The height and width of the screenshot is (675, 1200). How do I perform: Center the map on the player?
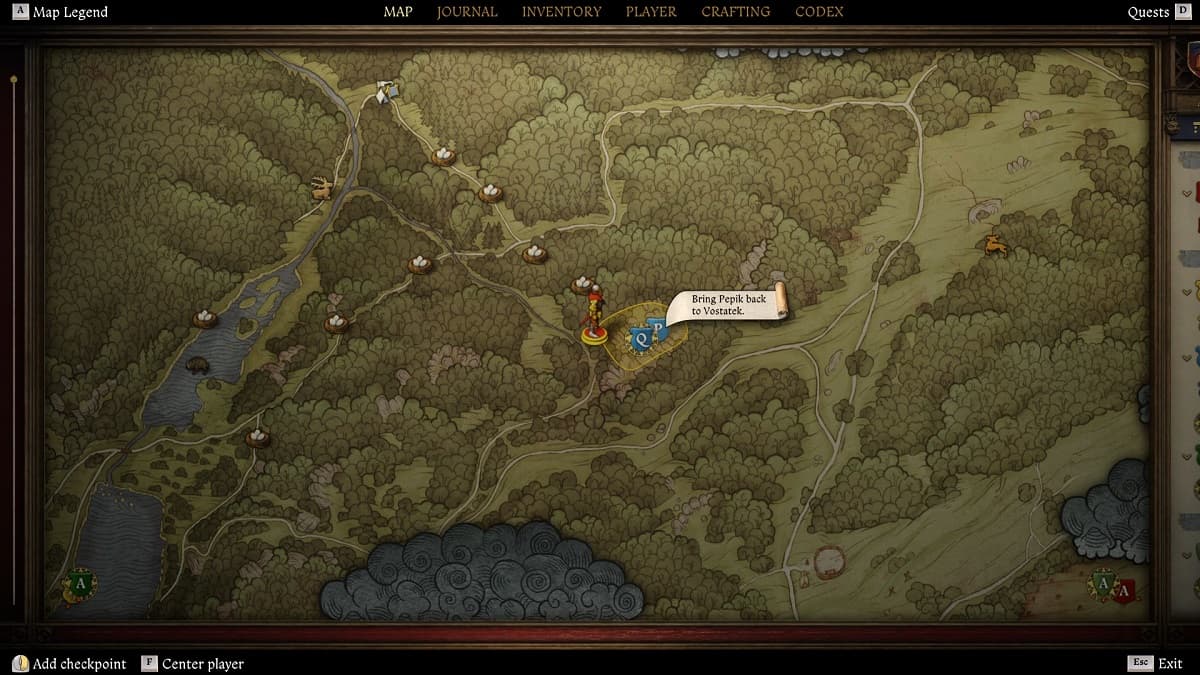193,663
